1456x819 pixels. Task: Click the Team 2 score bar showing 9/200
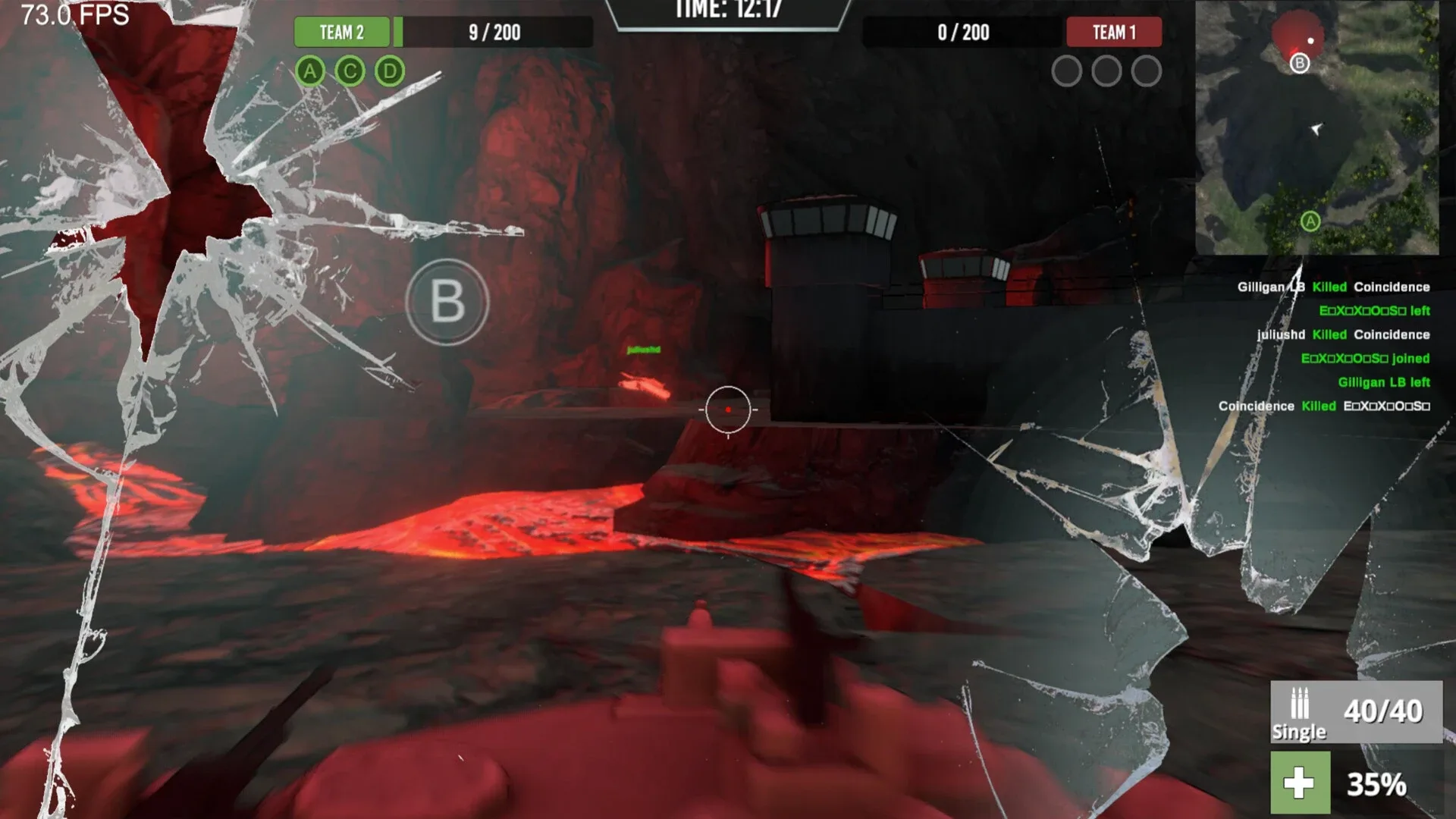coord(494,33)
